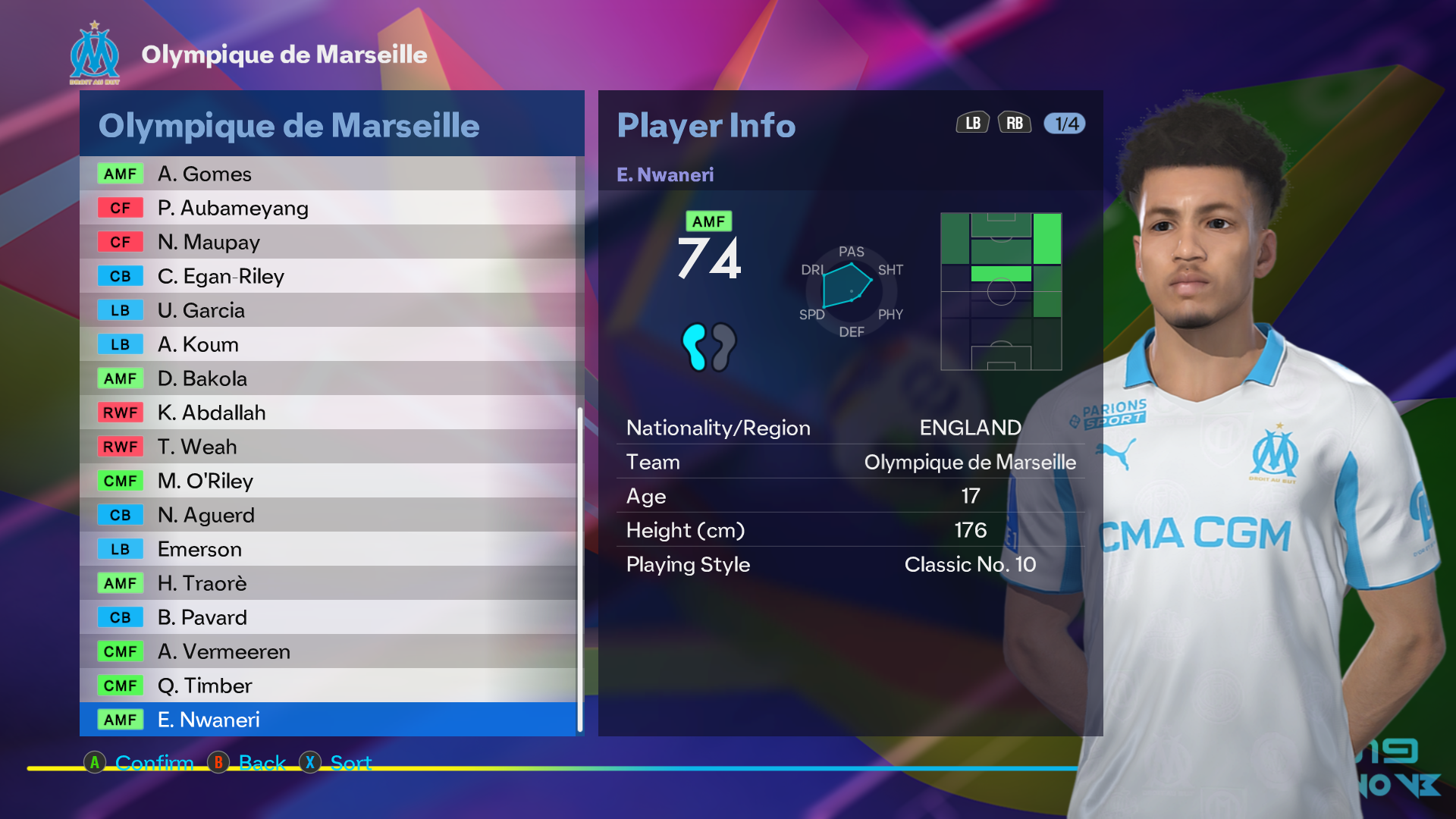Viewport: 1456px width, 819px height.
Task: Select A. Koum in the list
Action: (328, 344)
